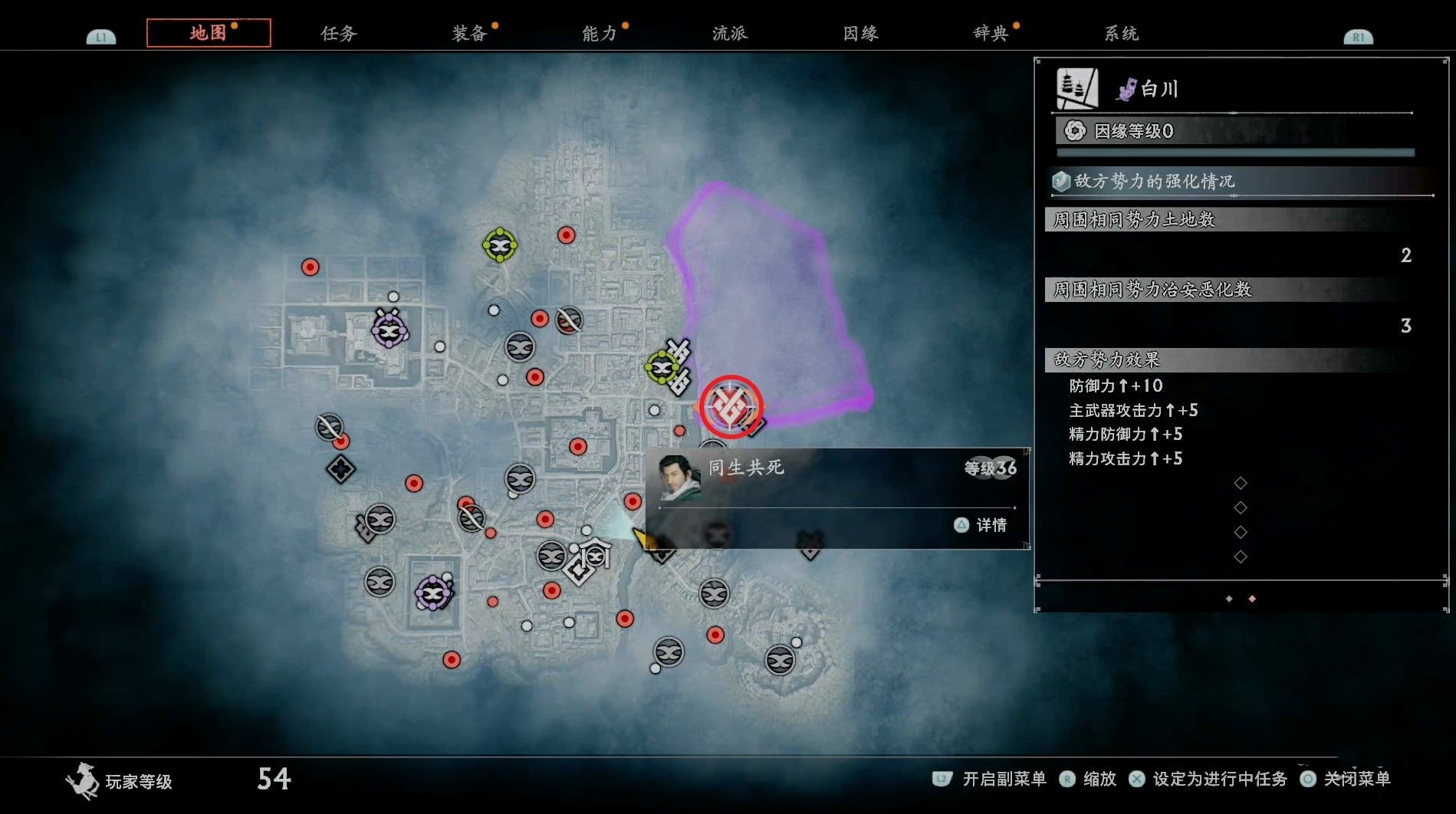Open 详情 for the 同生共死 mission
Image resolution: width=1456 pixels, height=814 pixels.
(982, 525)
